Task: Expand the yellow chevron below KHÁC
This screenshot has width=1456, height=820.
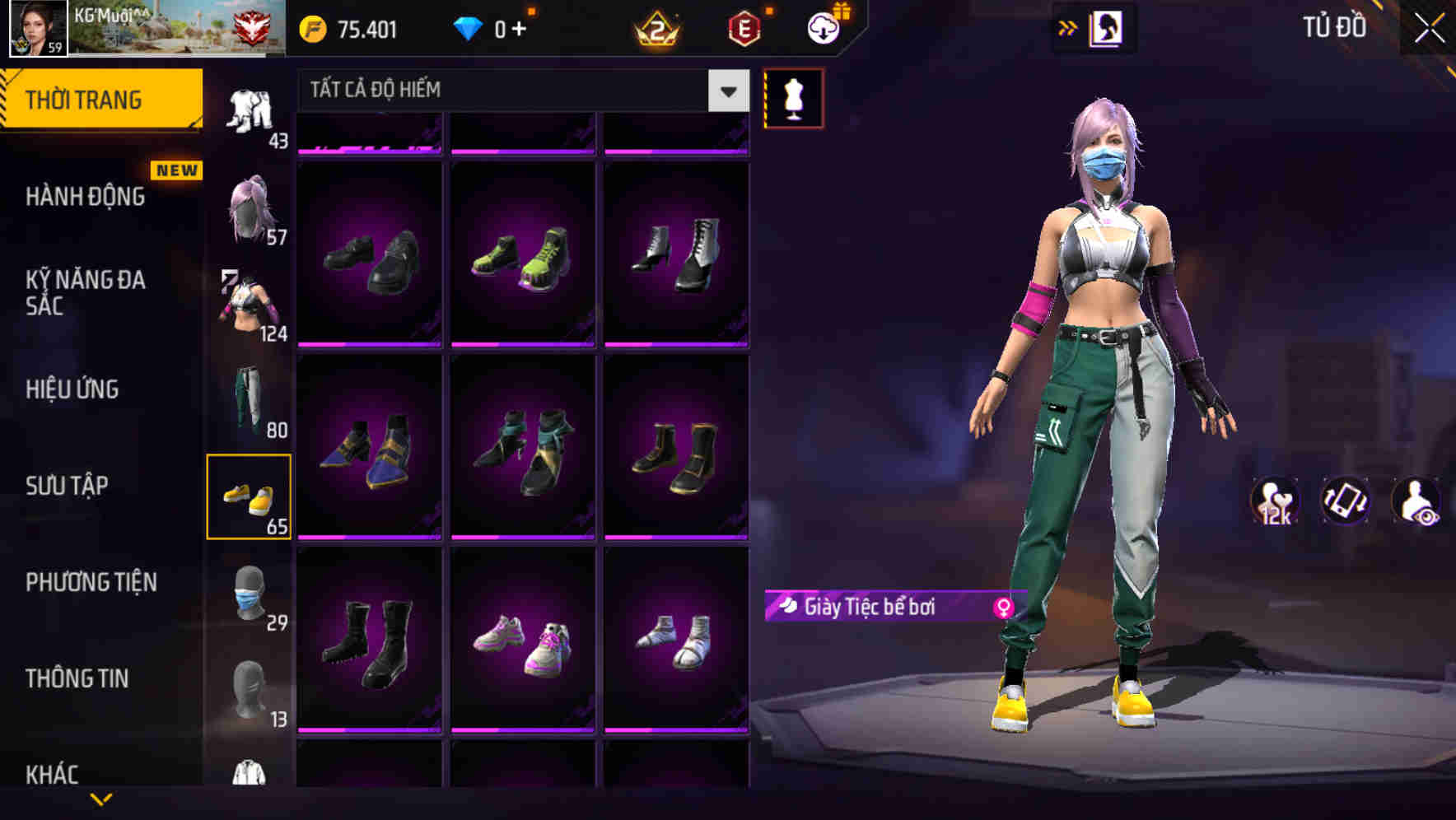Action: click(x=101, y=800)
